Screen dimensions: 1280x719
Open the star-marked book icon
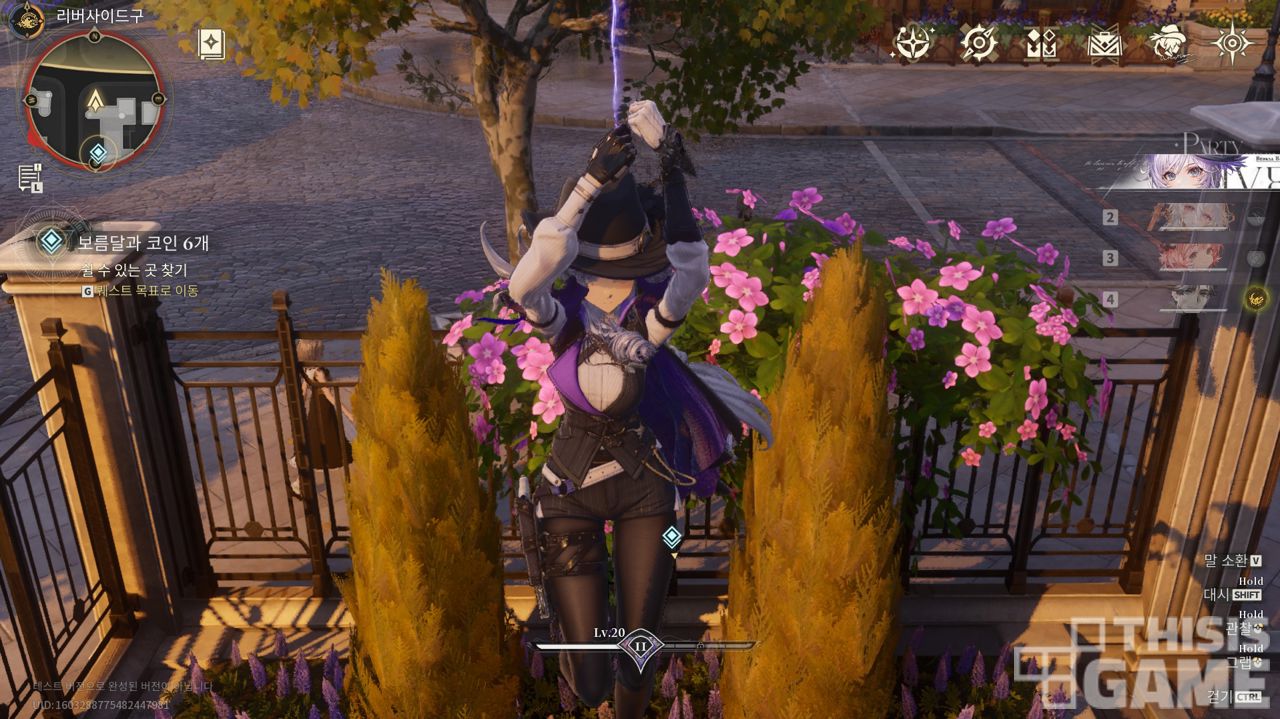click(x=211, y=44)
